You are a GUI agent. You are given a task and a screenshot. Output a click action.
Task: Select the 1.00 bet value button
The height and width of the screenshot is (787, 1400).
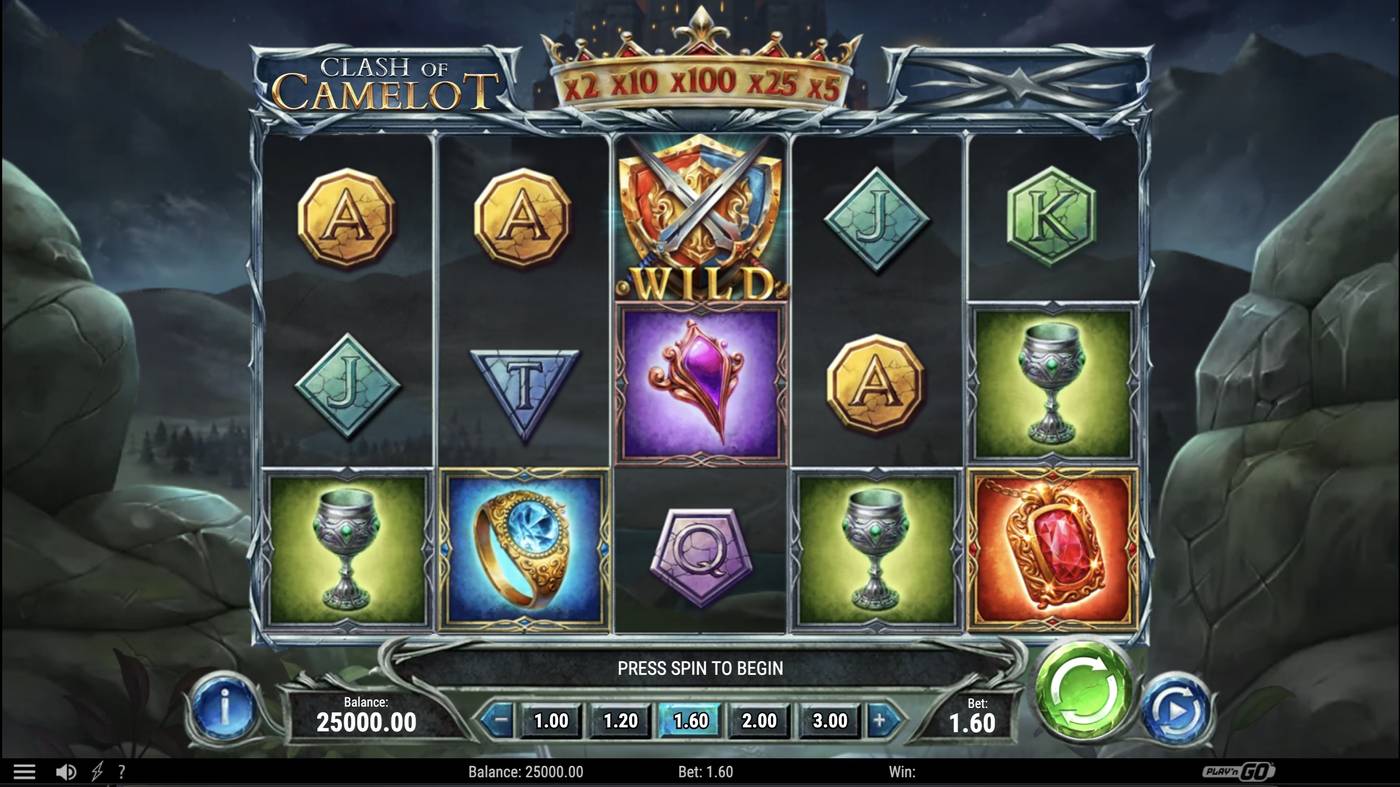tap(550, 719)
